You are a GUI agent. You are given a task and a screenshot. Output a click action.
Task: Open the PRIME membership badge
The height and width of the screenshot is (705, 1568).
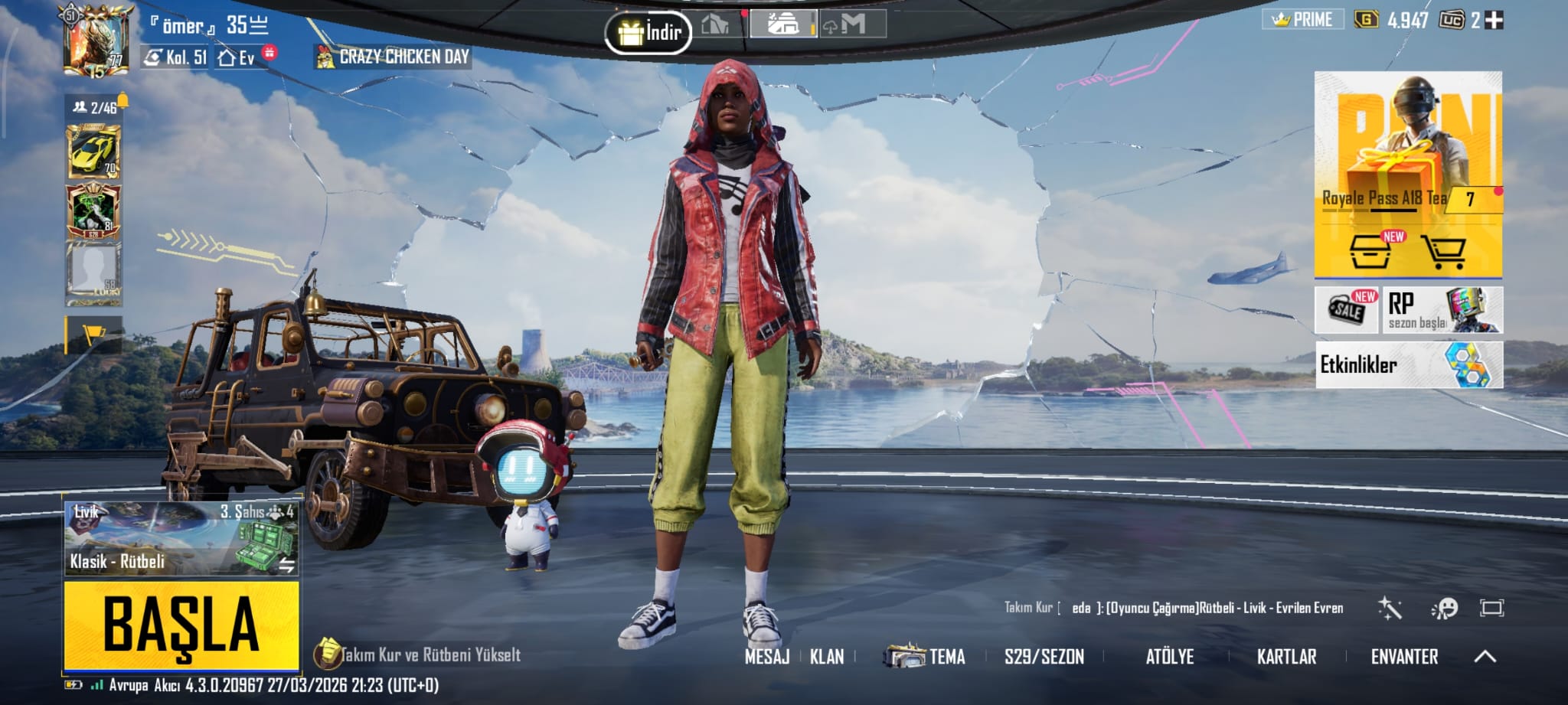(1302, 20)
